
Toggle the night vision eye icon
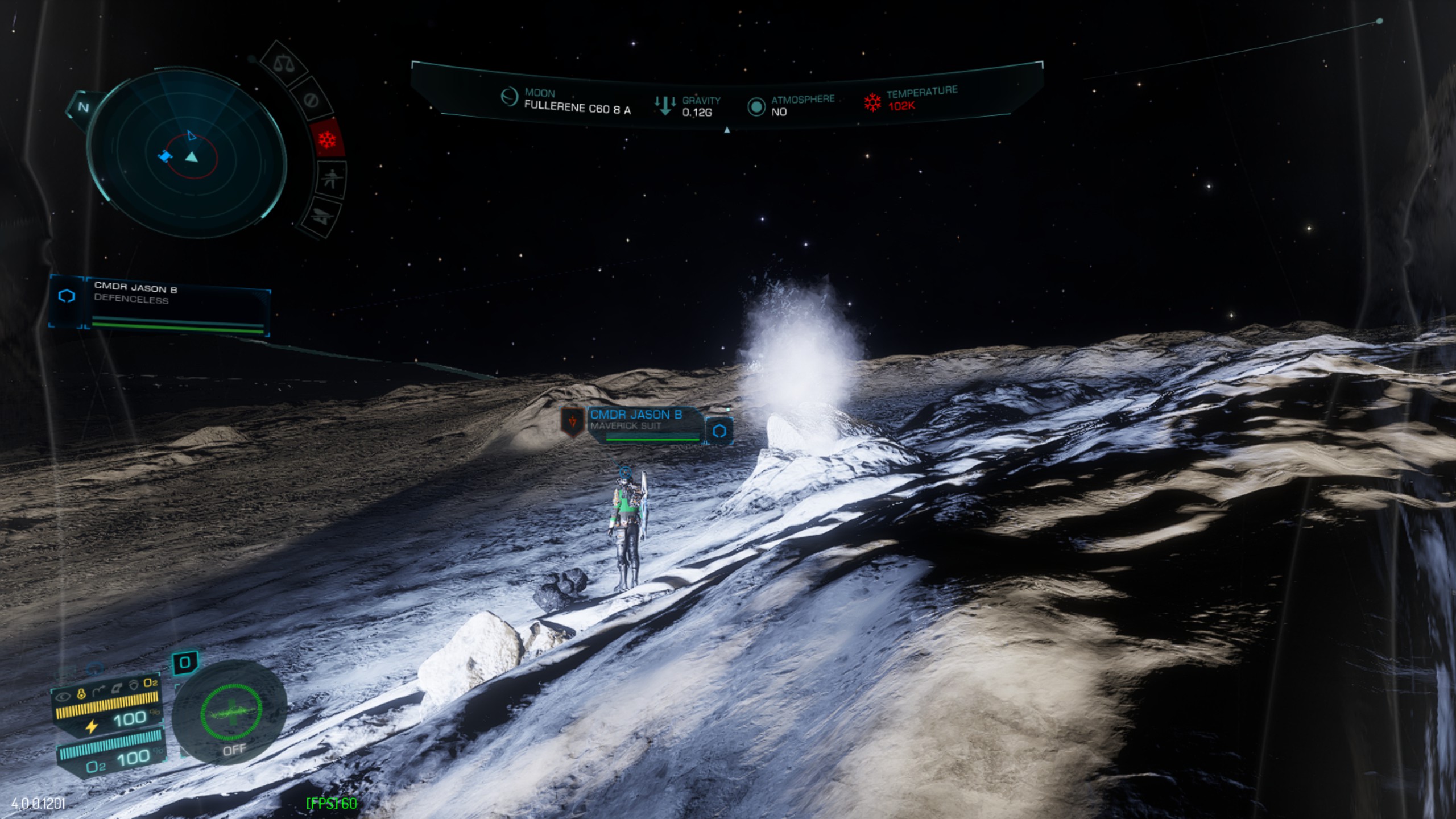click(x=64, y=696)
